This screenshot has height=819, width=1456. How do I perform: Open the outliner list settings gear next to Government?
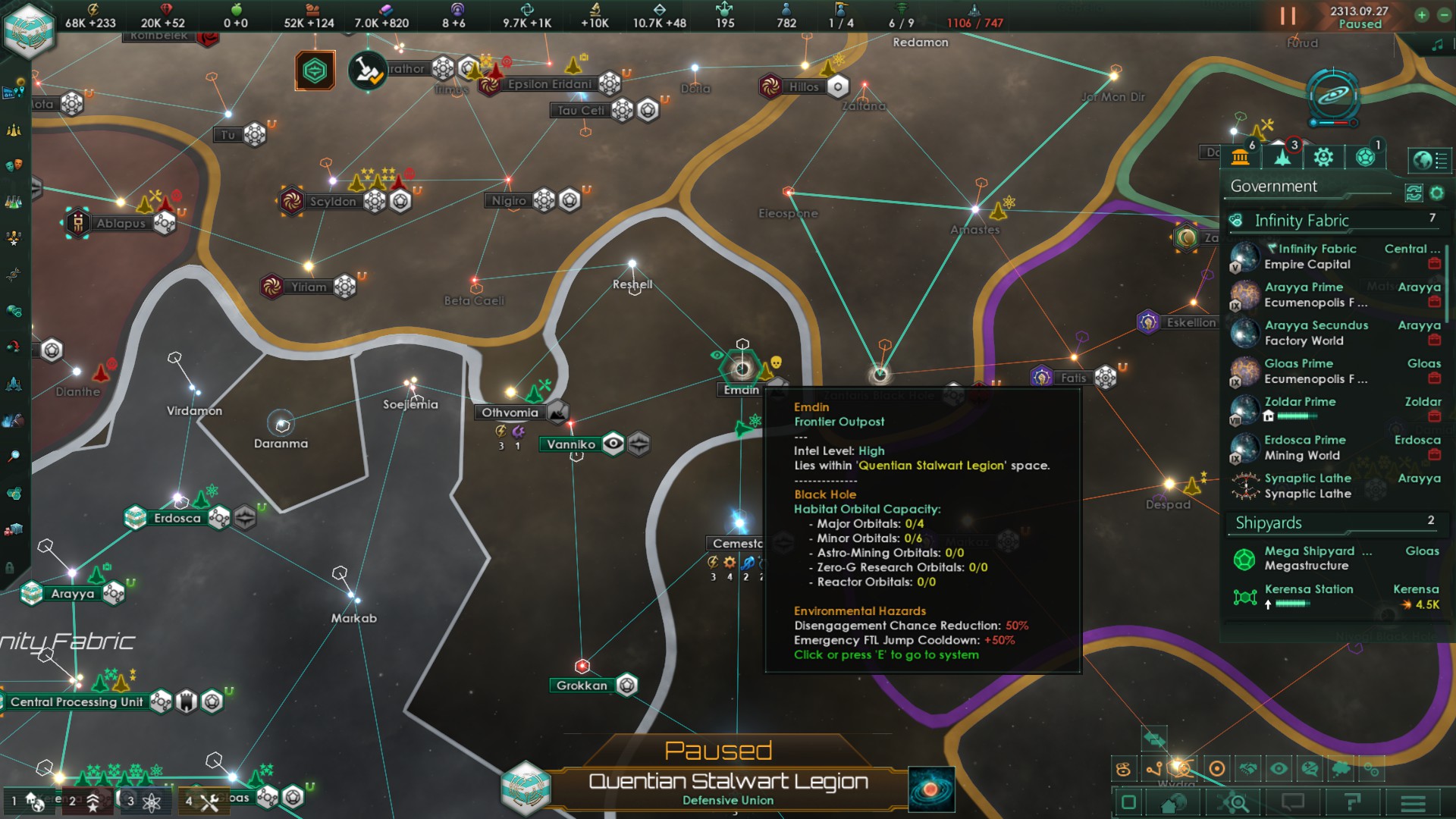pos(1435,192)
